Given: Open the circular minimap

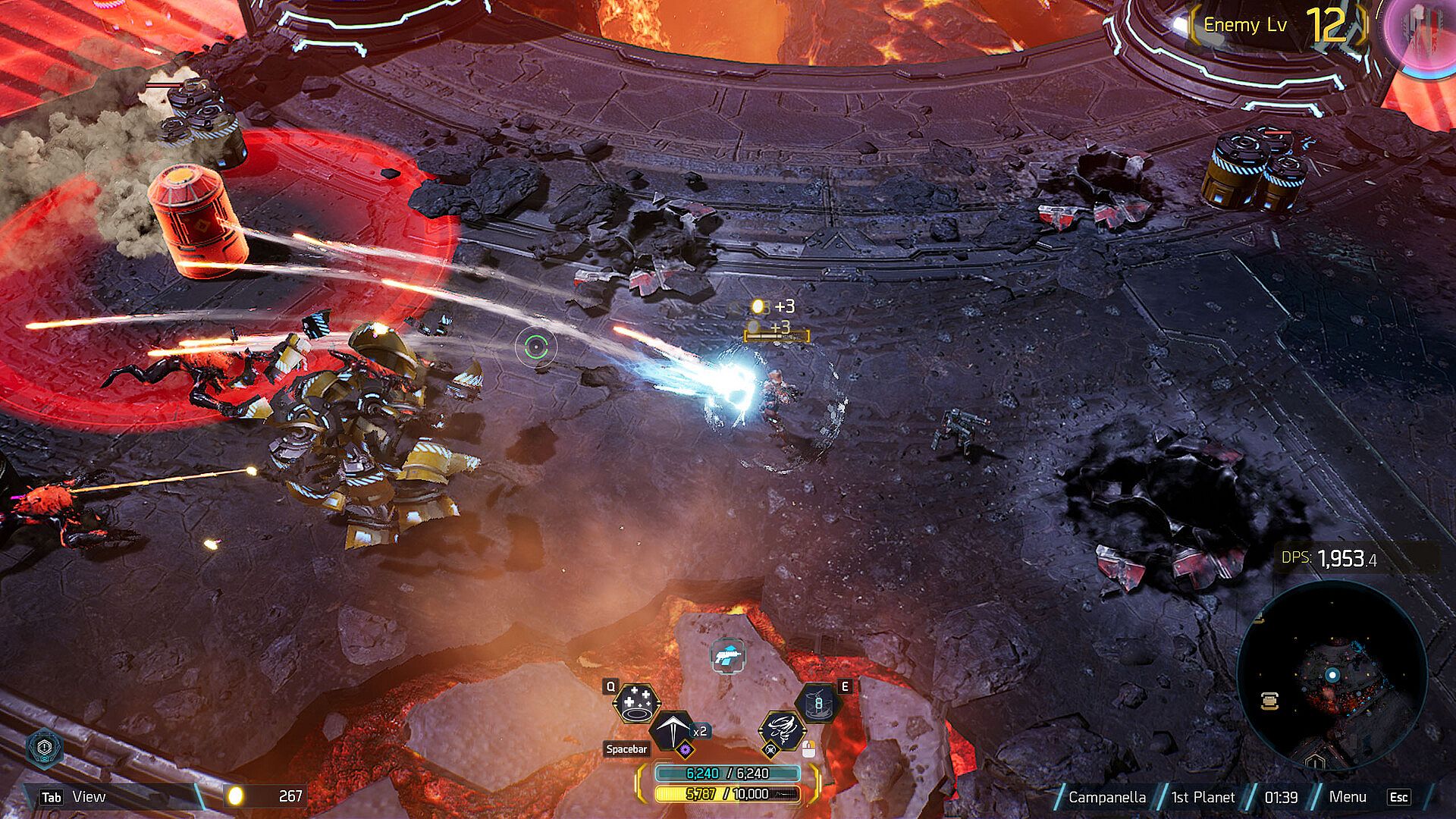Looking at the screenshot, I should point(1332,675).
